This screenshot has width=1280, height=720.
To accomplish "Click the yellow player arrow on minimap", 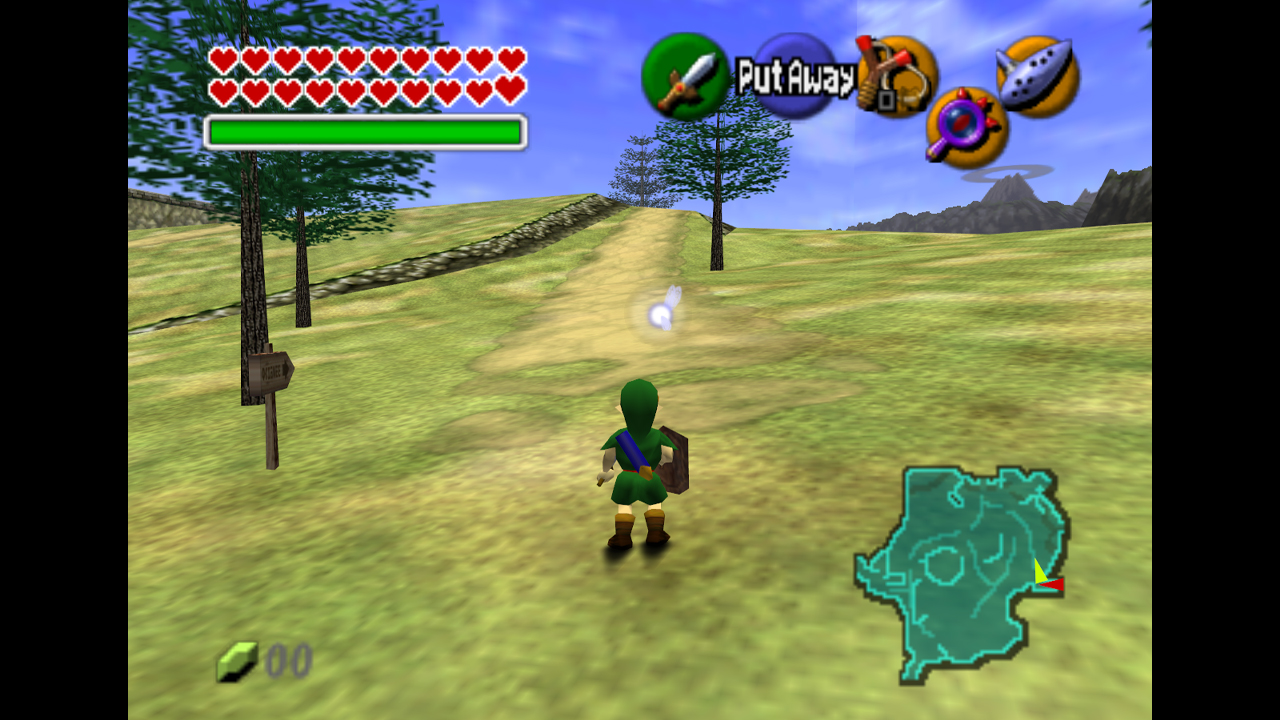I will tap(1040, 571).
